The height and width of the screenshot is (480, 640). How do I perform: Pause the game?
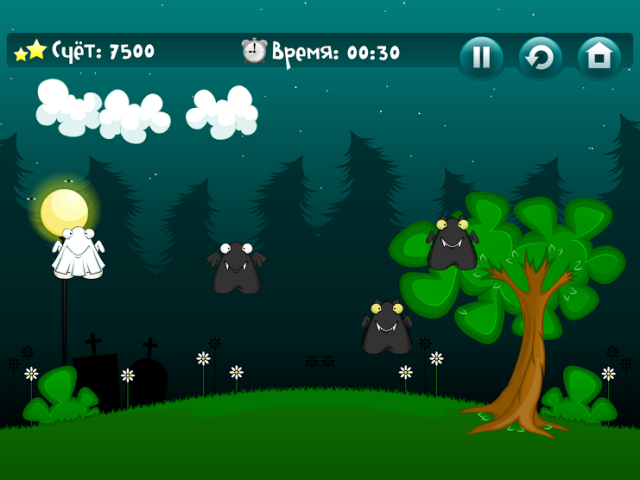tap(481, 57)
